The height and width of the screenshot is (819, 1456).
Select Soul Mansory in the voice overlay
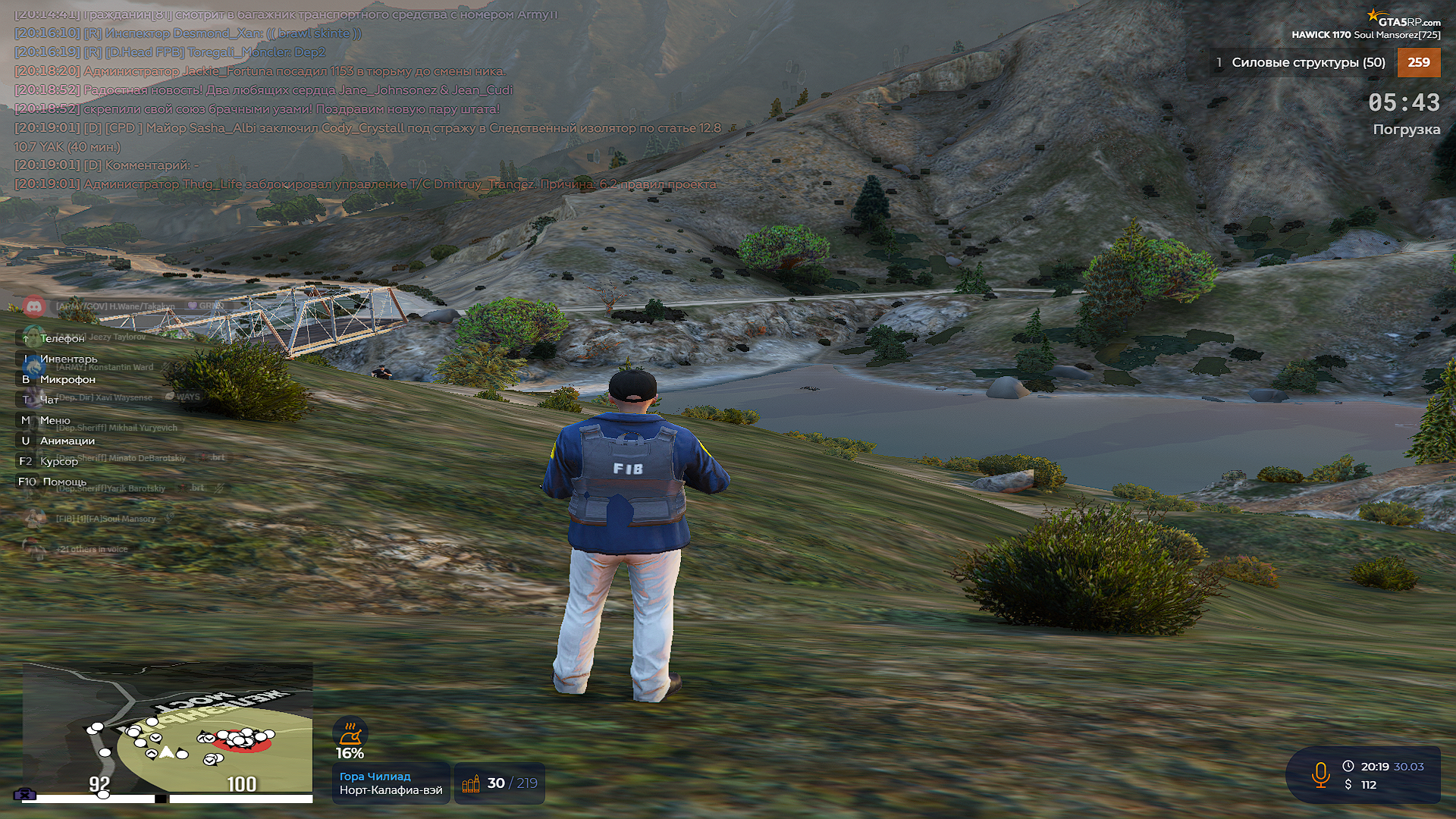(105, 519)
